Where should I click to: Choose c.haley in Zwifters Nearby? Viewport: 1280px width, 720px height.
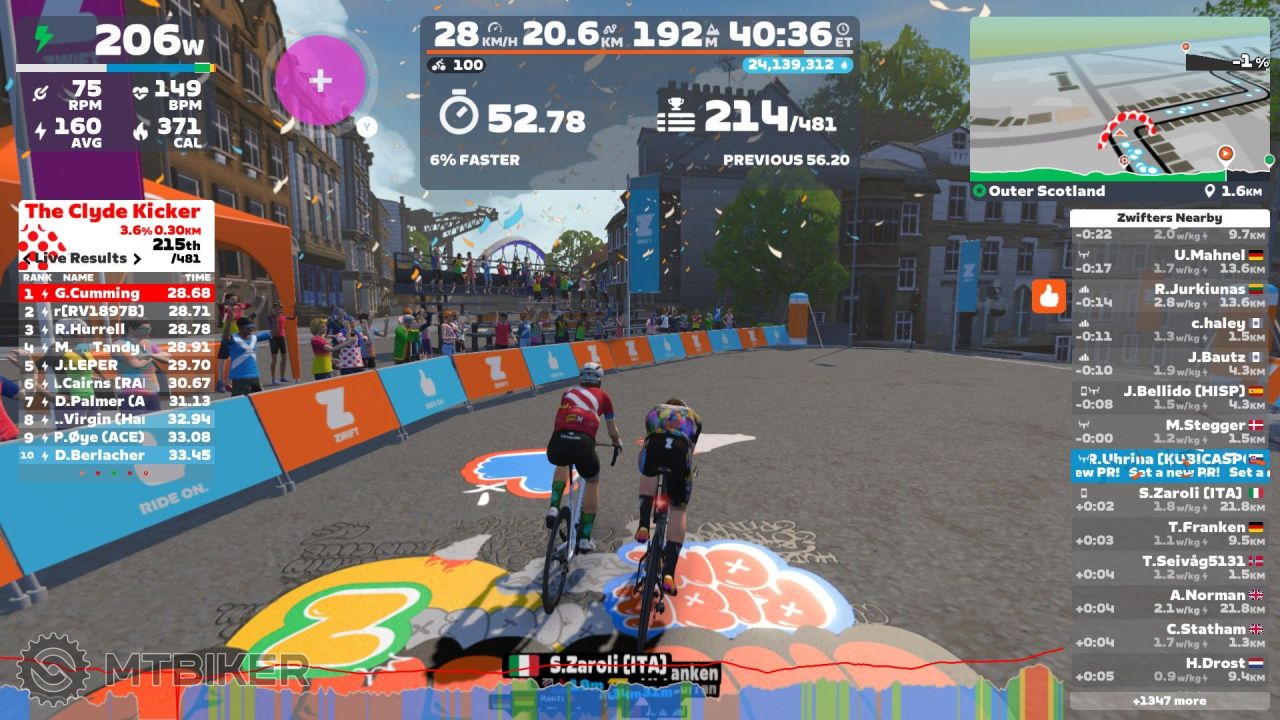[1169, 329]
